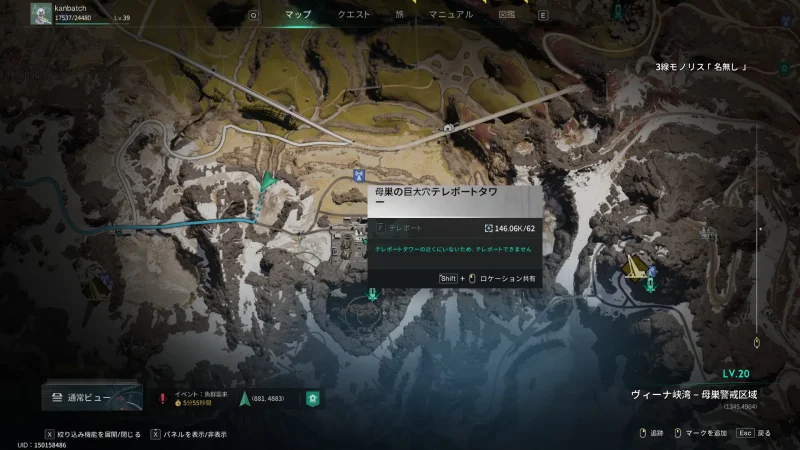Select the マニュアル tab
The image size is (800, 450).
450,15
